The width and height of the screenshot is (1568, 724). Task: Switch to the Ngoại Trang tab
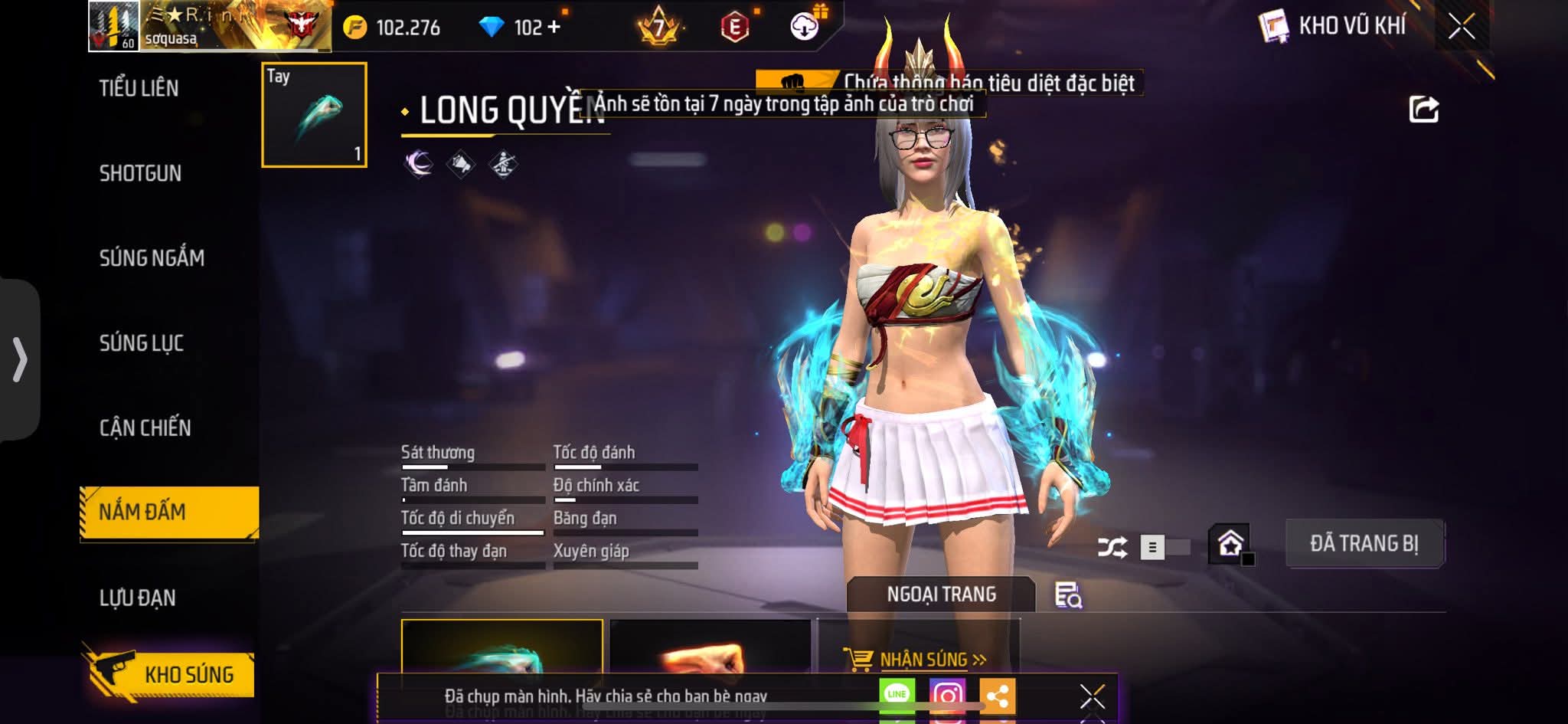(x=941, y=595)
